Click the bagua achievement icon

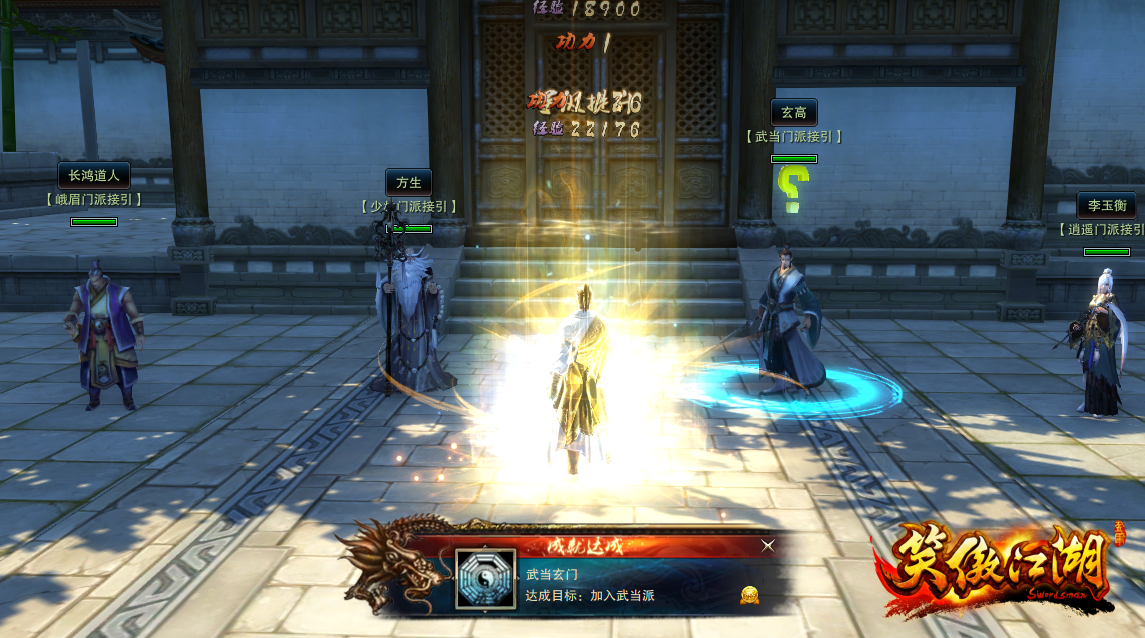pyautogui.click(x=486, y=579)
